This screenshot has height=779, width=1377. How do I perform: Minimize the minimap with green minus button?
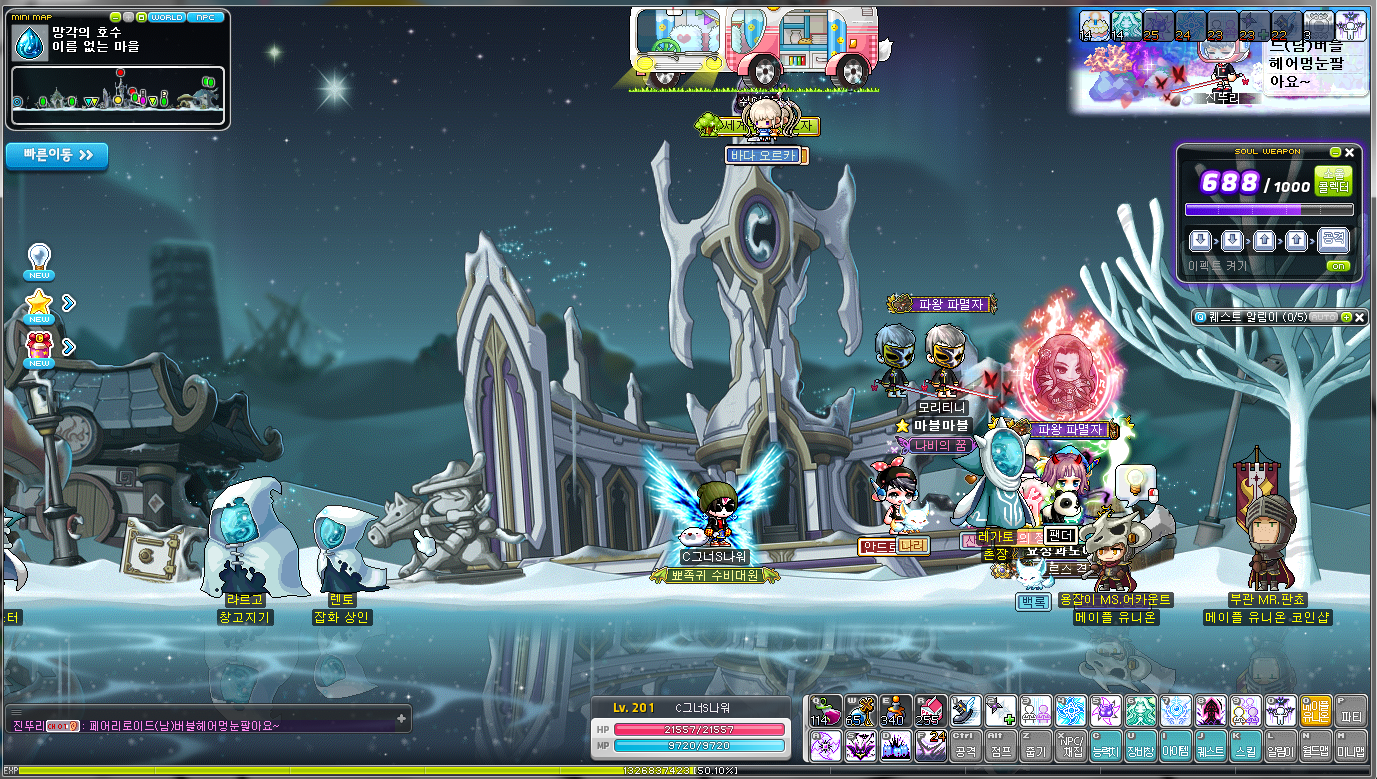(116, 17)
